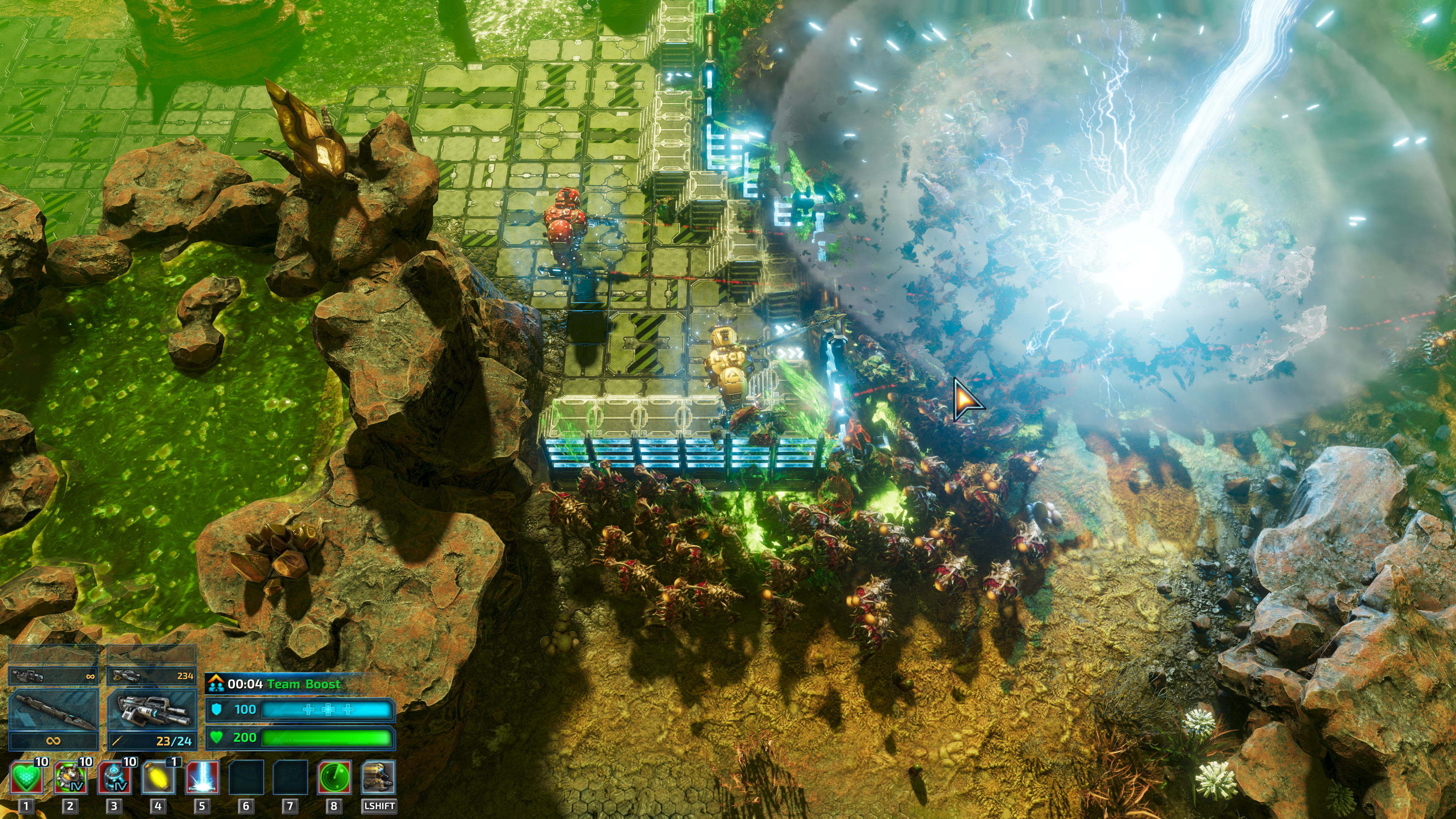Use the yellow glow stick item

coord(158,778)
